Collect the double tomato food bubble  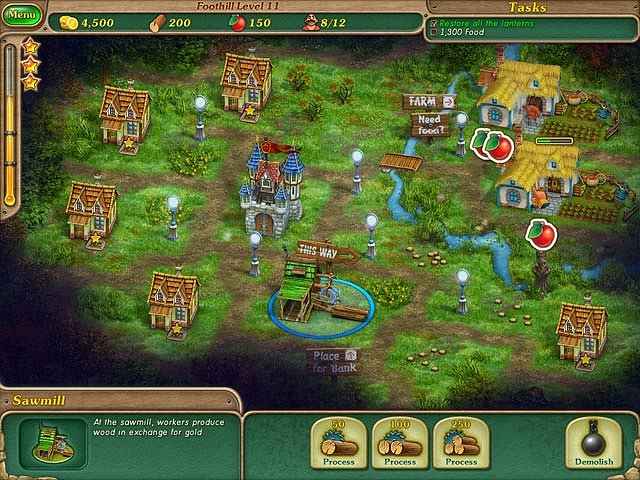(x=490, y=146)
